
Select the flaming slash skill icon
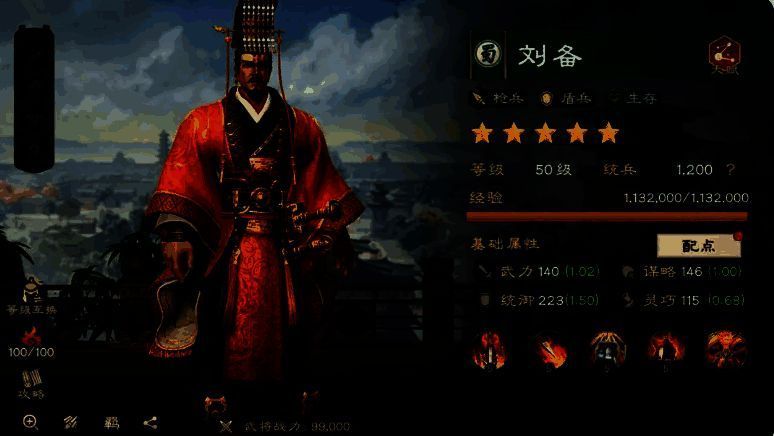click(549, 349)
